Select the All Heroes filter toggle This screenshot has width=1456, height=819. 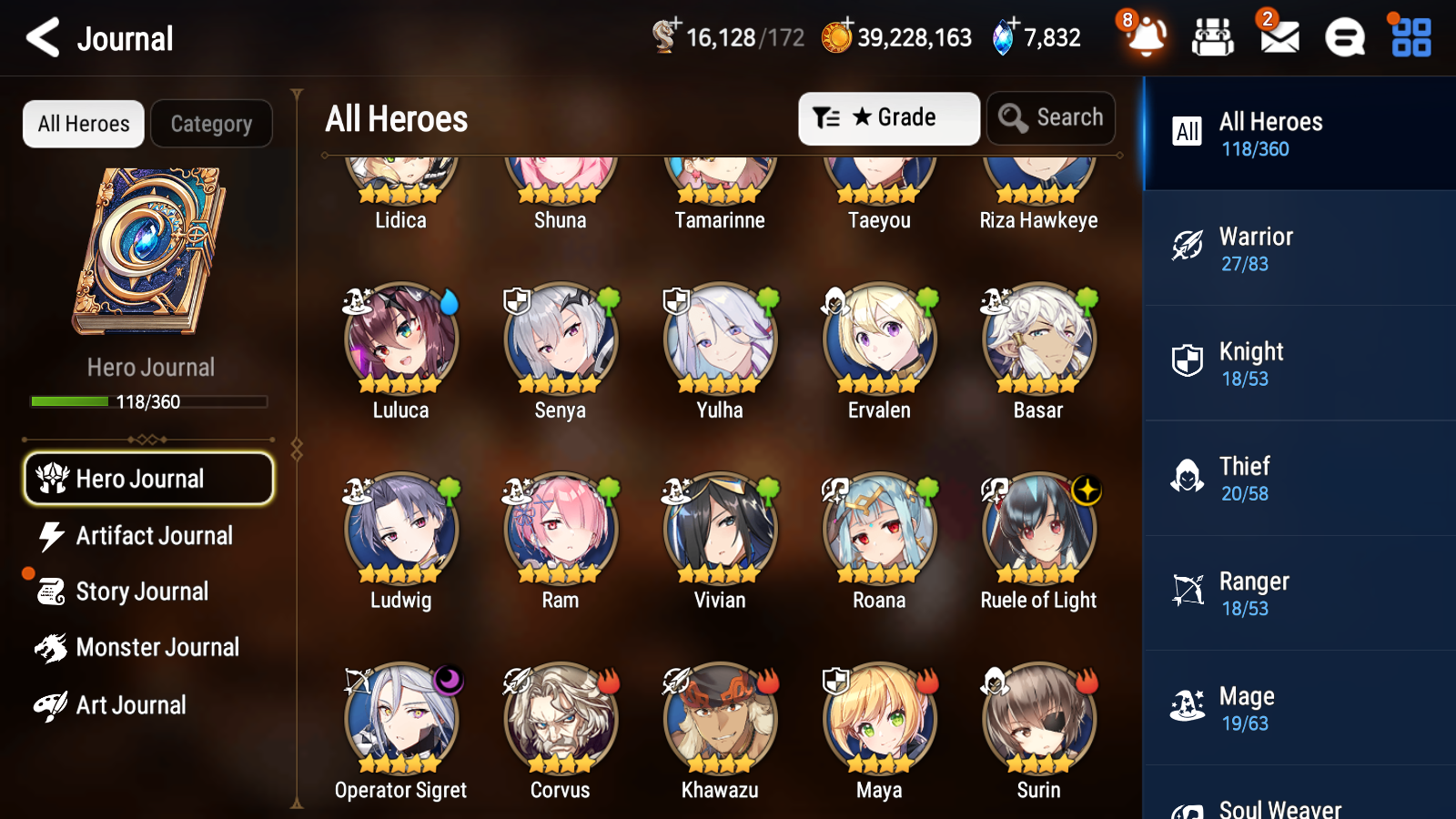(83, 124)
